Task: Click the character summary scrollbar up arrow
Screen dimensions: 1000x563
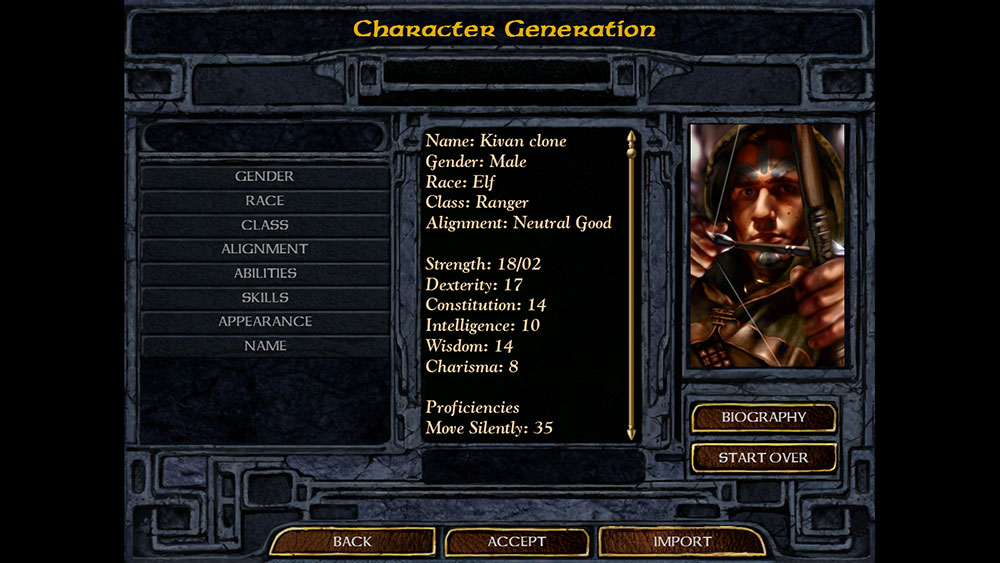Action: pyautogui.click(x=631, y=137)
